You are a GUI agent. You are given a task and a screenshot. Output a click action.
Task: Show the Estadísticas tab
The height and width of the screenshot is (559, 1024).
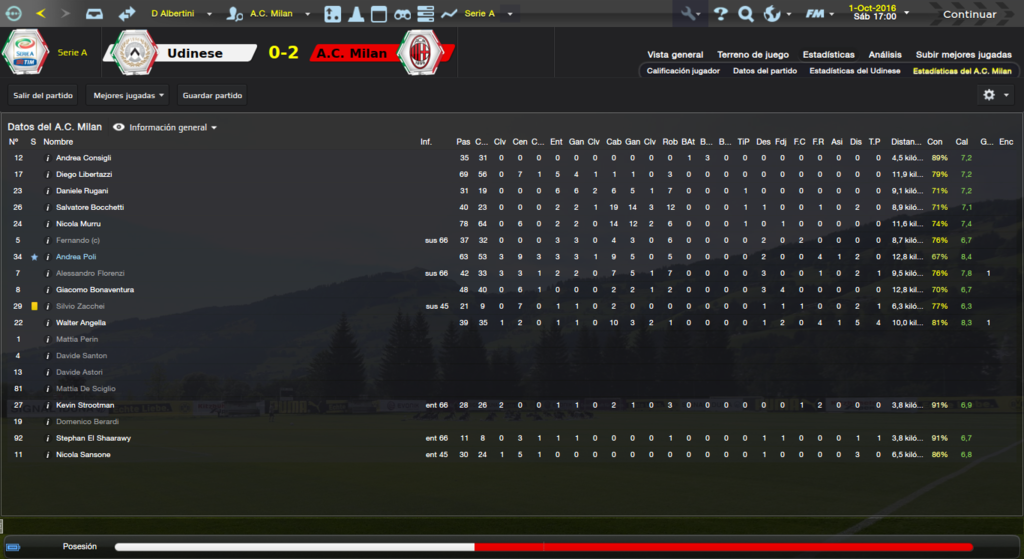[x=828, y=55]
